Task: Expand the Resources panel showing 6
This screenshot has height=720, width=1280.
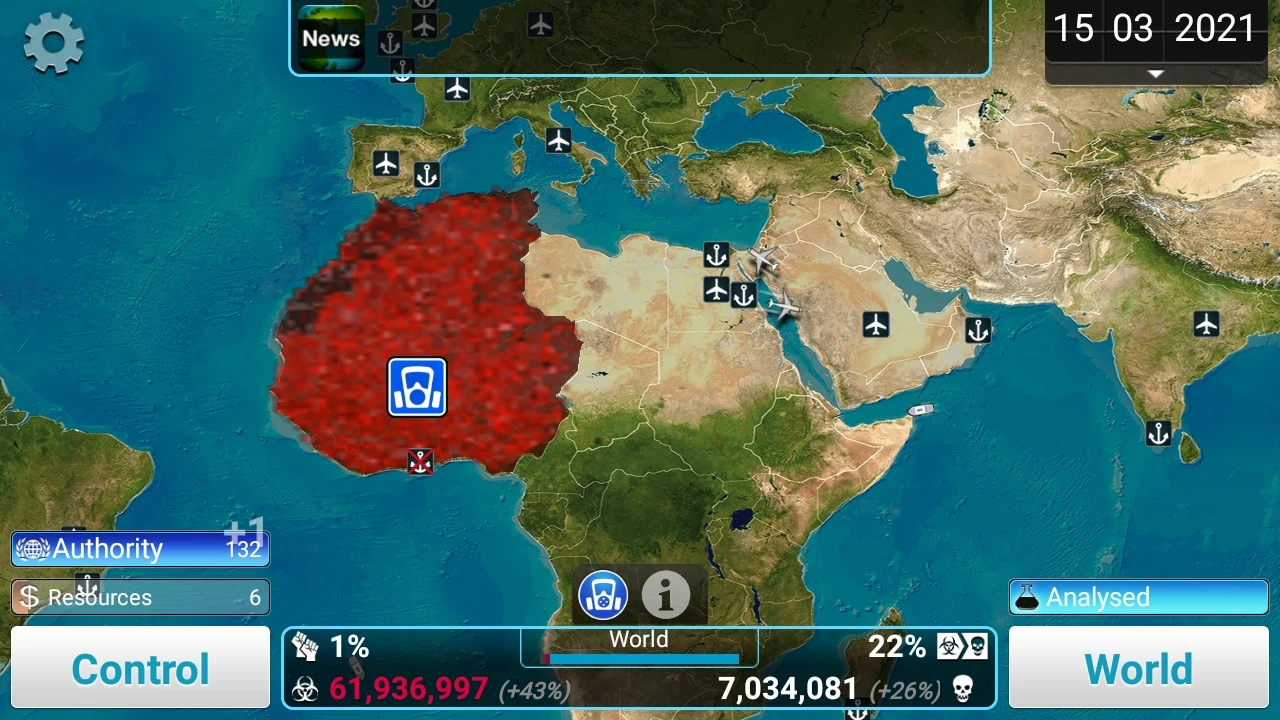Action: (x=140, y=597)
